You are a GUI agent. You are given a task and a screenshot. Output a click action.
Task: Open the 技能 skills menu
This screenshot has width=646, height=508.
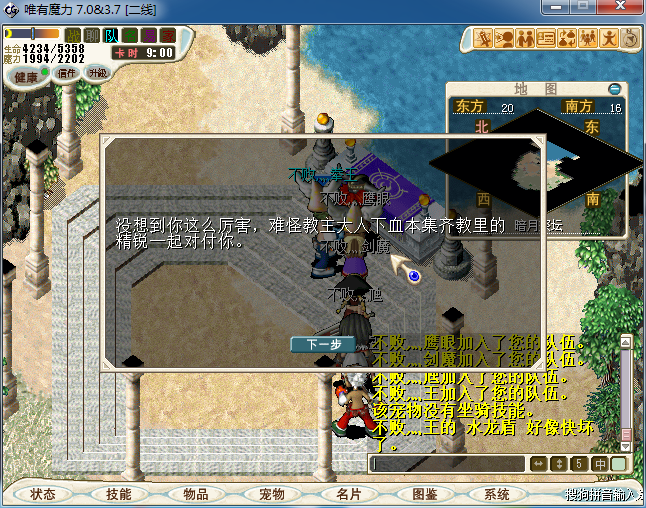click(118, 494)
